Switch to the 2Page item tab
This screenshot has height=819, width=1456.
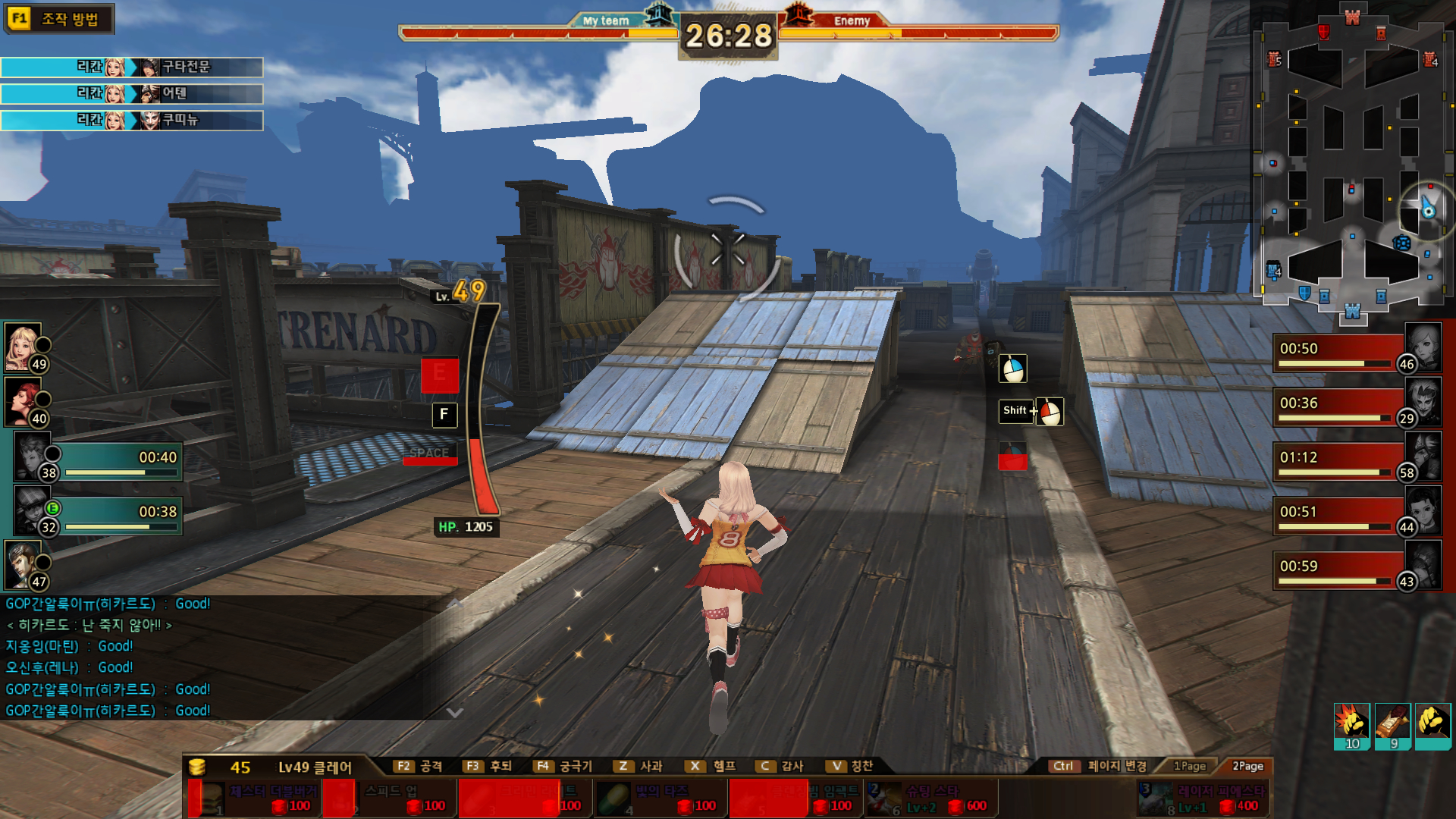(x=1247, y=766)
